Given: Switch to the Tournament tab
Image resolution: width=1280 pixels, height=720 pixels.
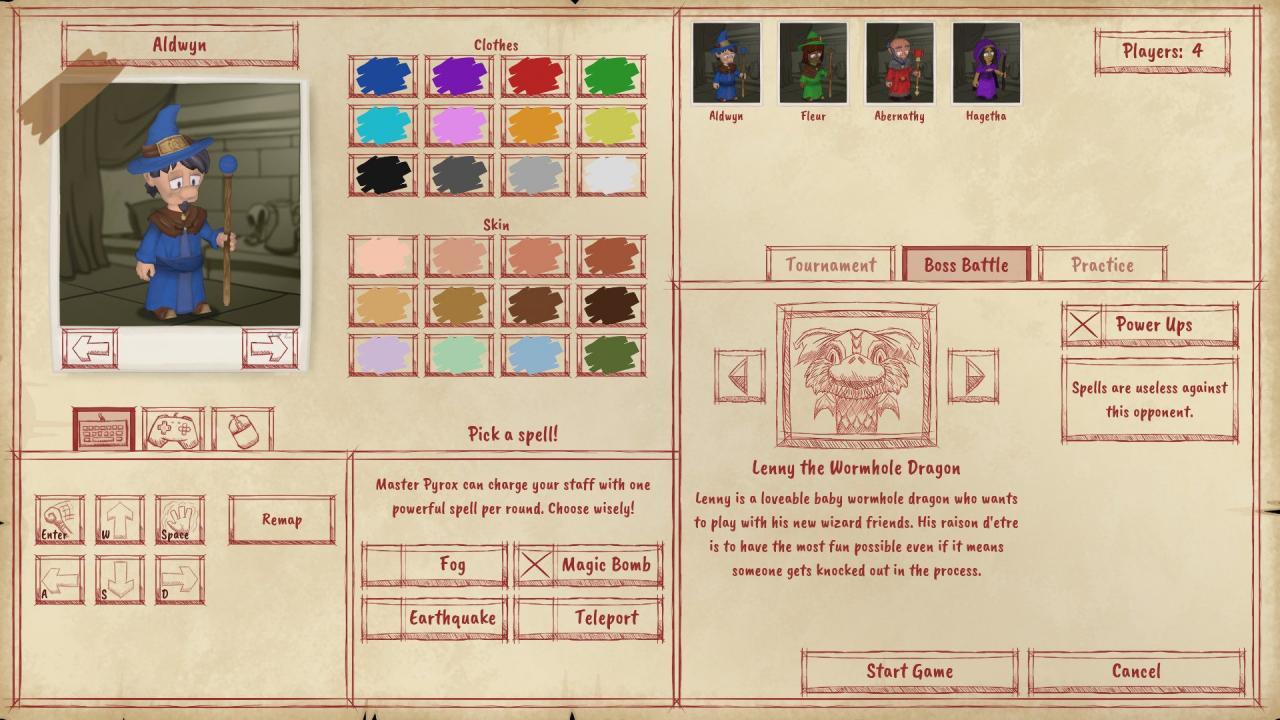Looking at the screenshot, I should tap(830, 265).
